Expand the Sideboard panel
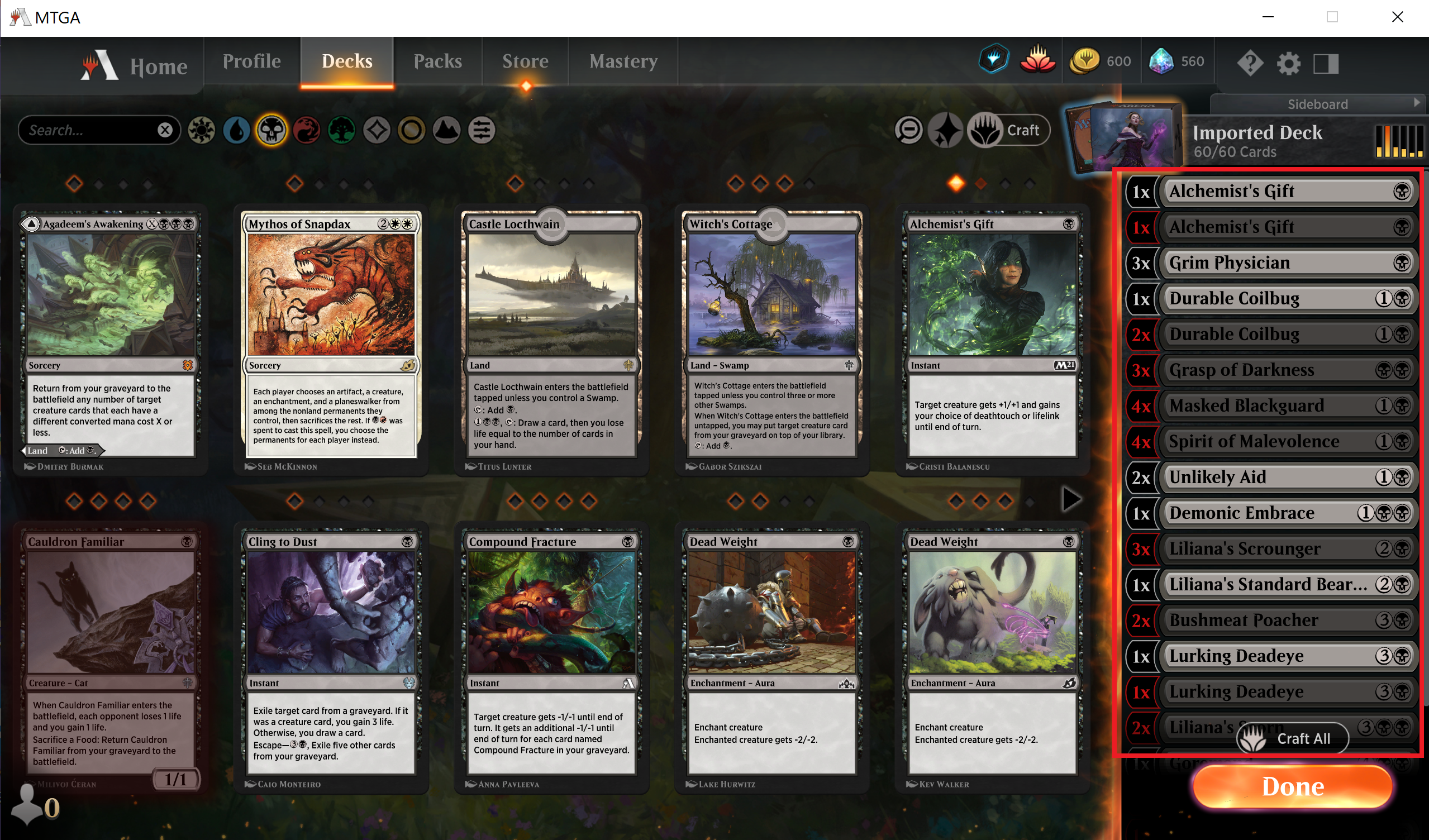This screenshot has width=1429, height=840. pyautogui.click(x=1318, y=104)
